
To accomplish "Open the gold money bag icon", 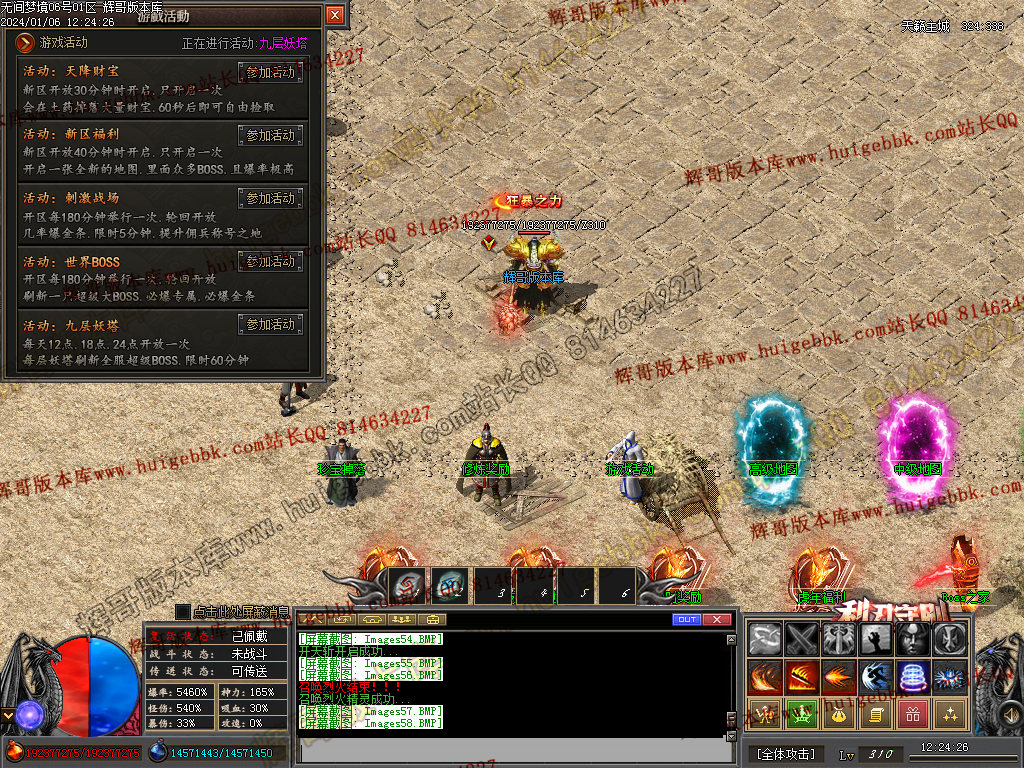I will pos(838,714).
